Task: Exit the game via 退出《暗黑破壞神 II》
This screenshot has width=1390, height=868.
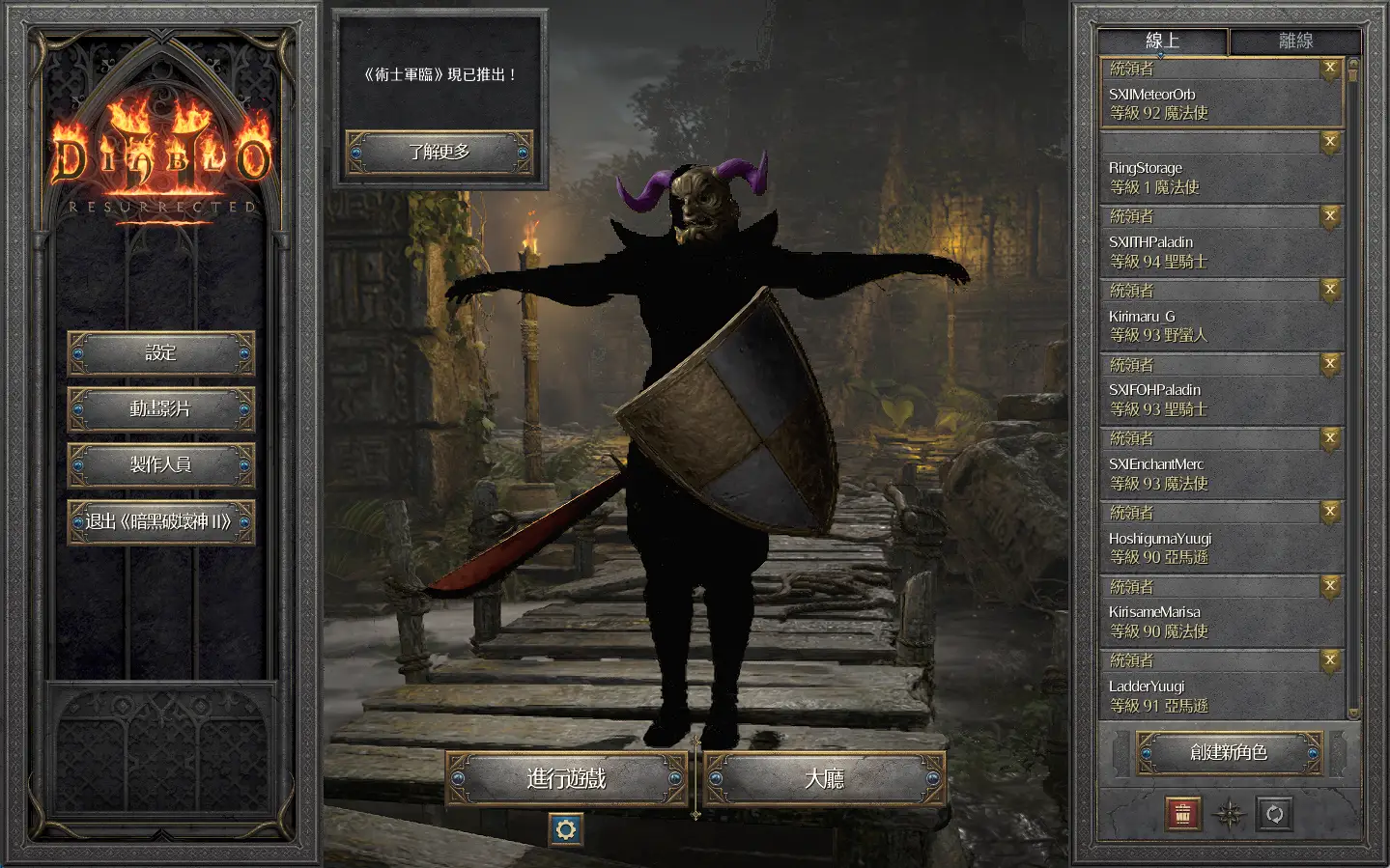Action: pos(160,521)
